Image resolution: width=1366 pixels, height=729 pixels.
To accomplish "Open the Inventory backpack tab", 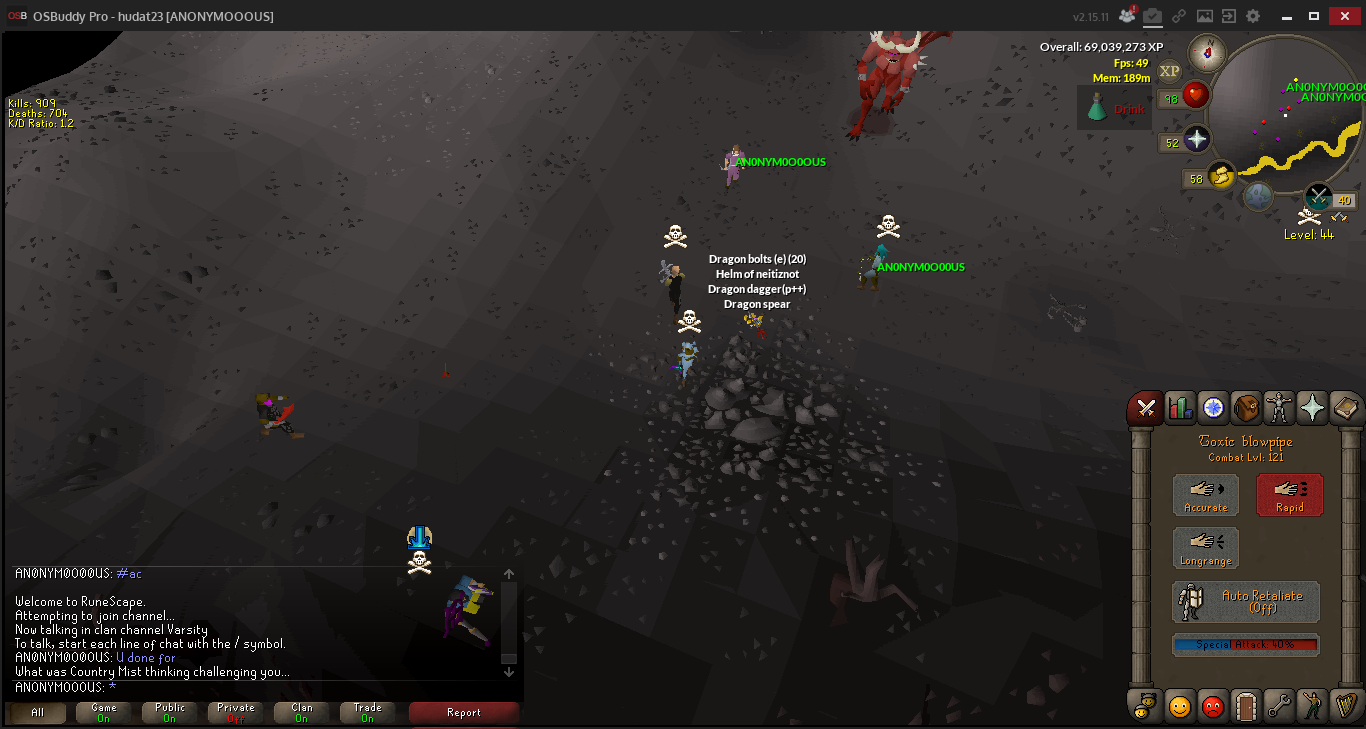I will pos(1245,408).
